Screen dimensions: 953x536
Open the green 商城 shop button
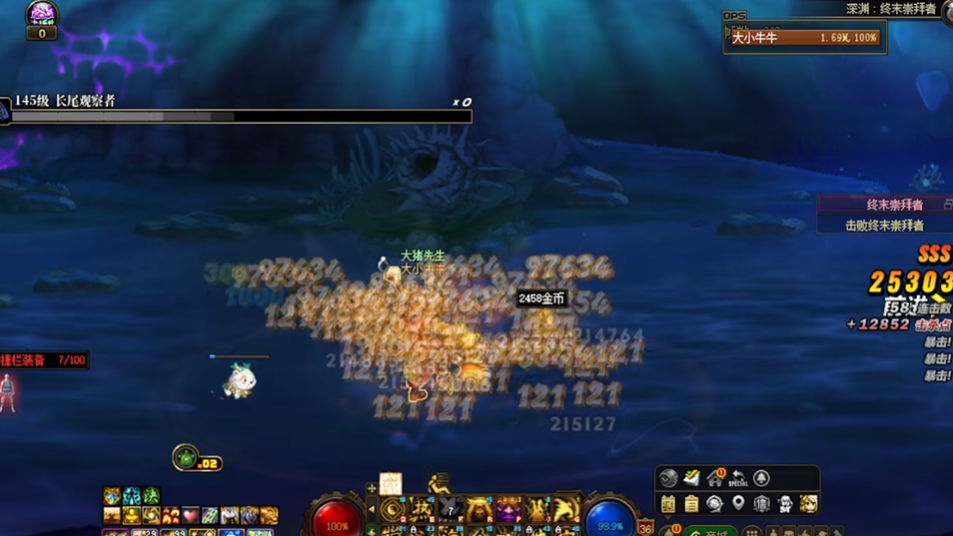pyautogui.click(x=708, y=530)
